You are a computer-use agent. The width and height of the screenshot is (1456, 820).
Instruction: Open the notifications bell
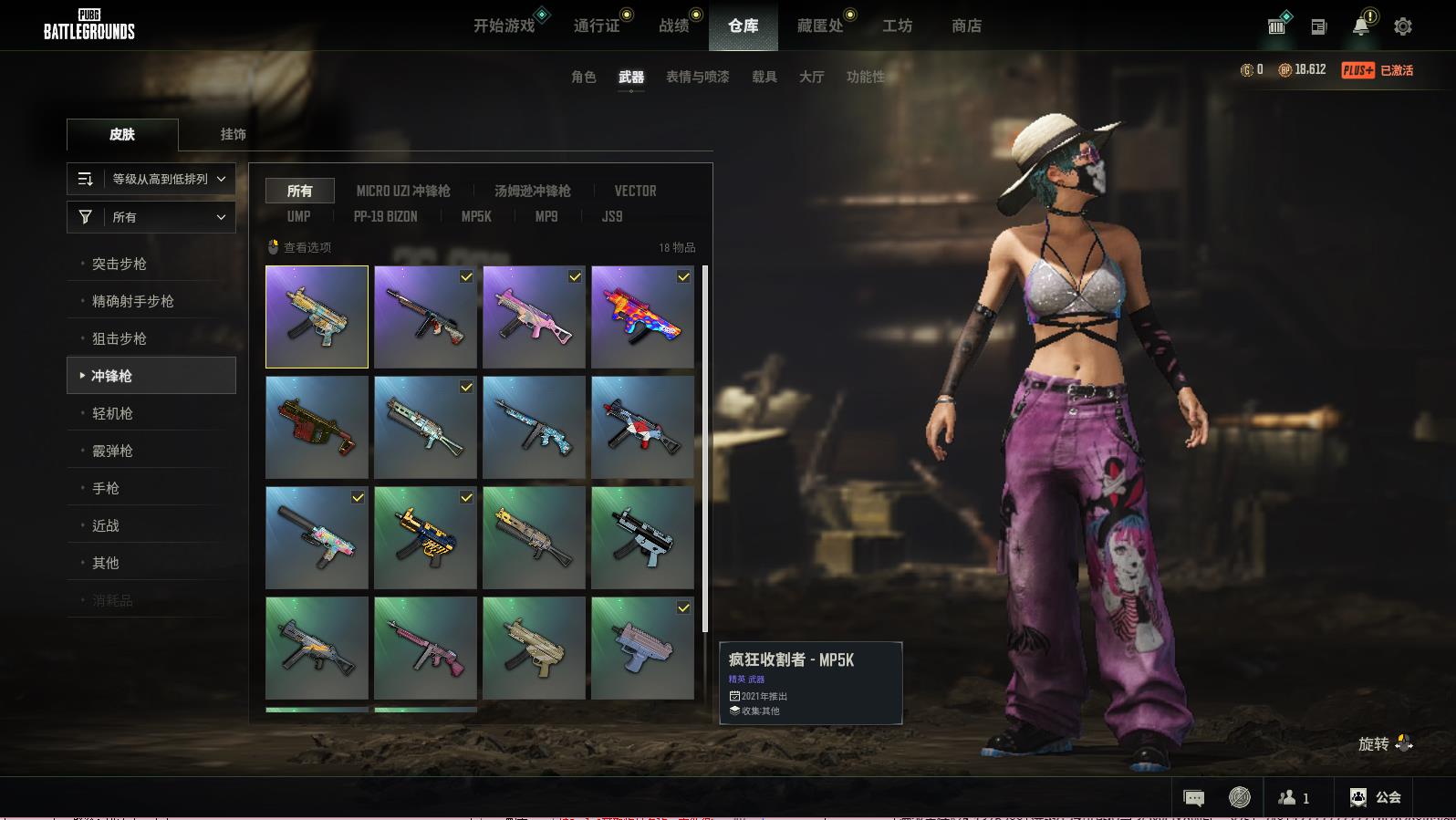(1361, 26)
